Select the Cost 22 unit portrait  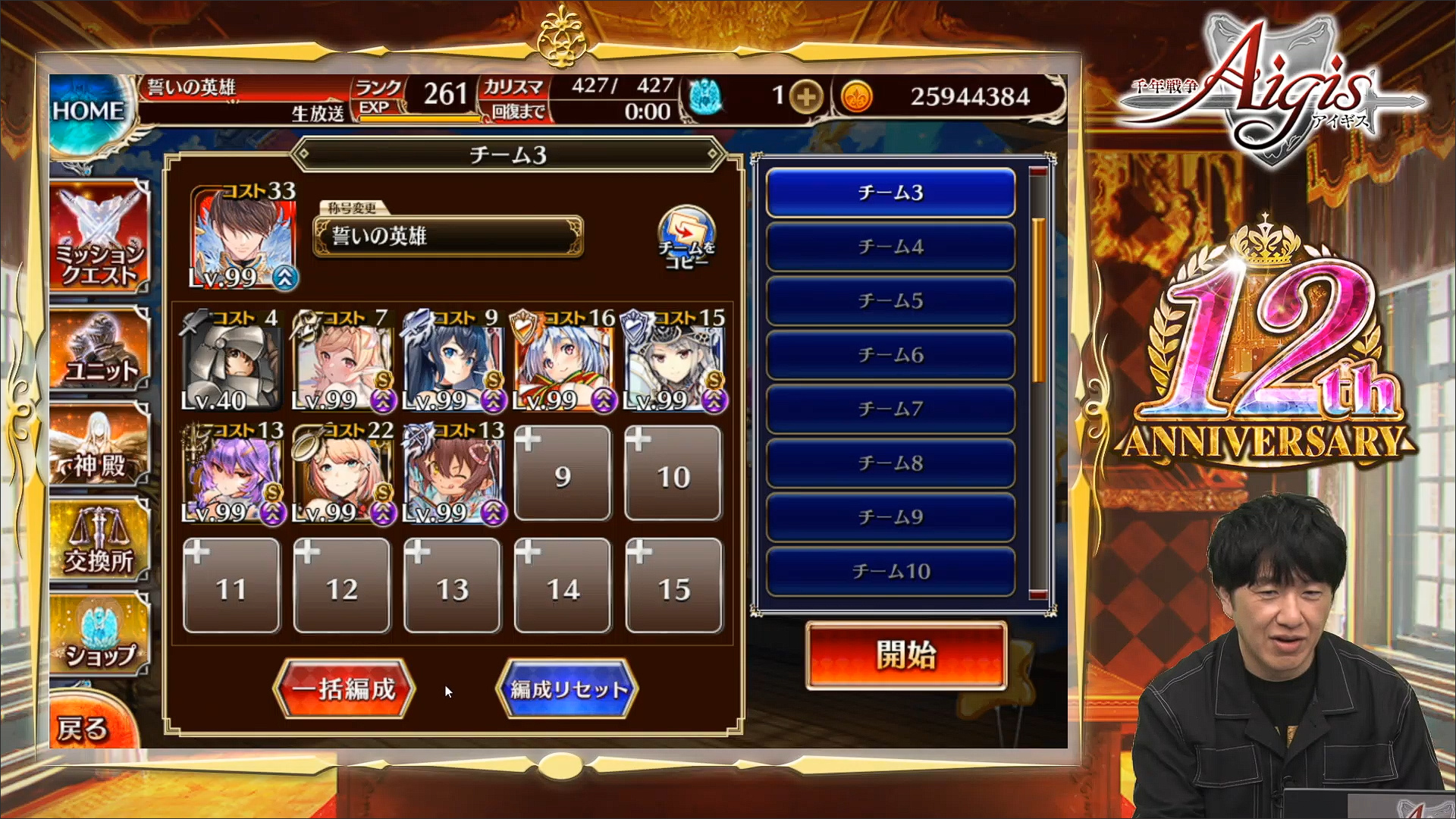coord(343,475)
